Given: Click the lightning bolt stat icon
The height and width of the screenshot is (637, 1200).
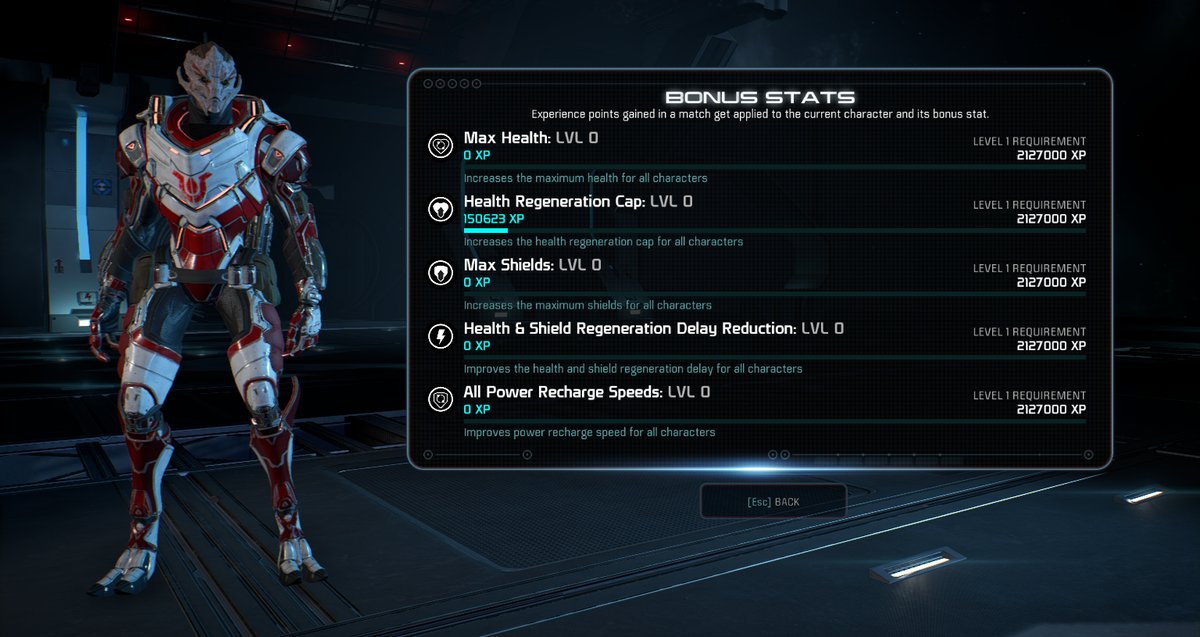Looking at the screenshot, I should pyautogui.click(x=440, y=336).
